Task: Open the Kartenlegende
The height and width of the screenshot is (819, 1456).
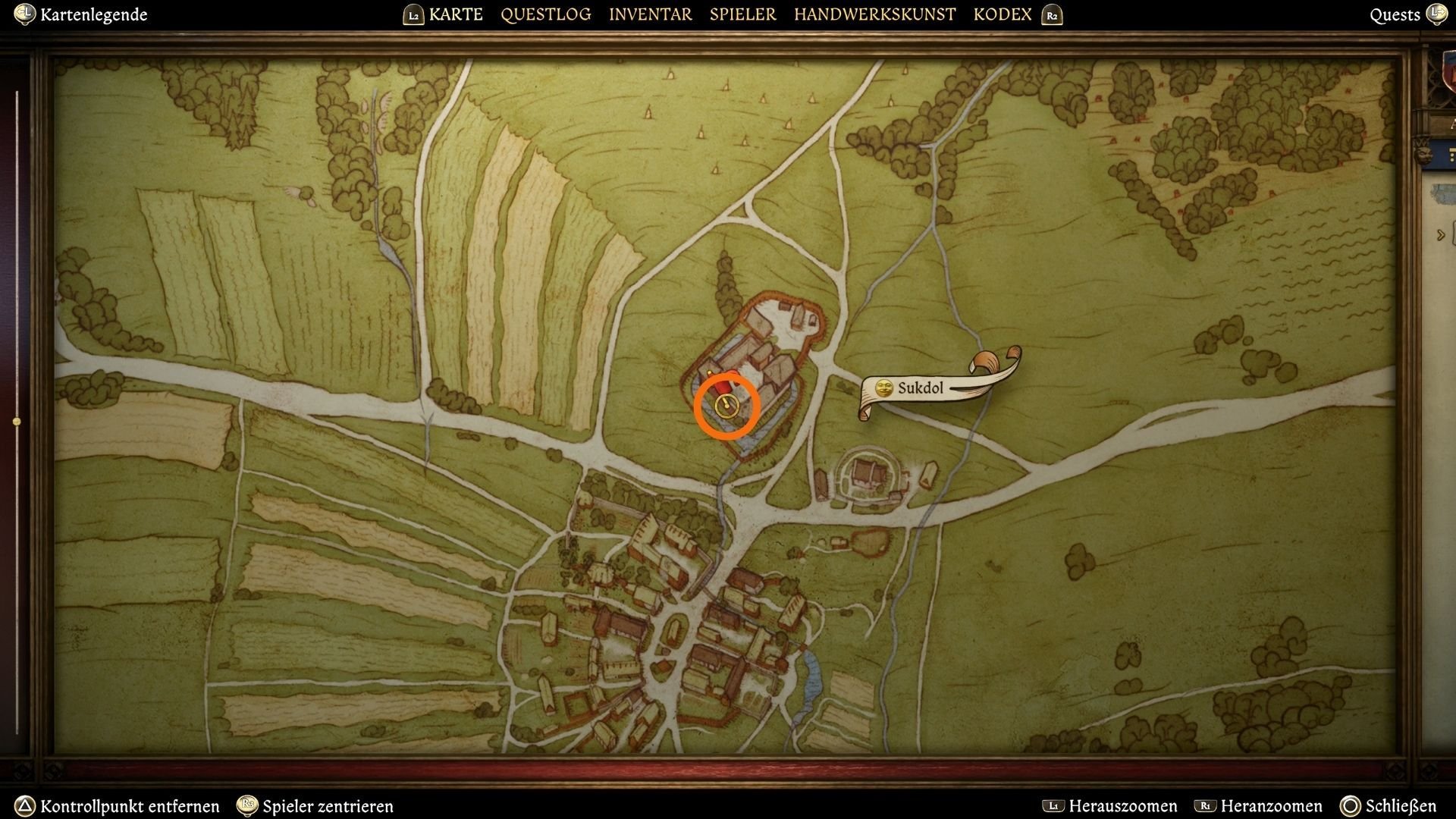Action: [94, 14]
